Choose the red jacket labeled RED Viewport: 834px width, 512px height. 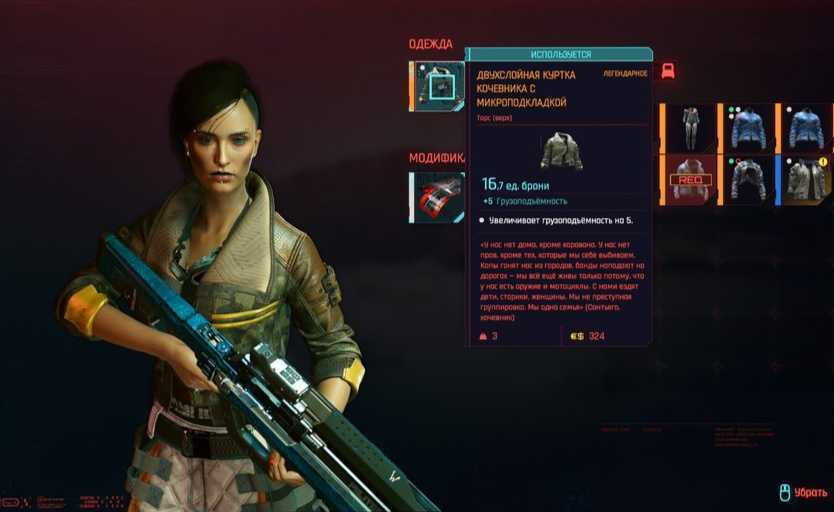[690, 180]
